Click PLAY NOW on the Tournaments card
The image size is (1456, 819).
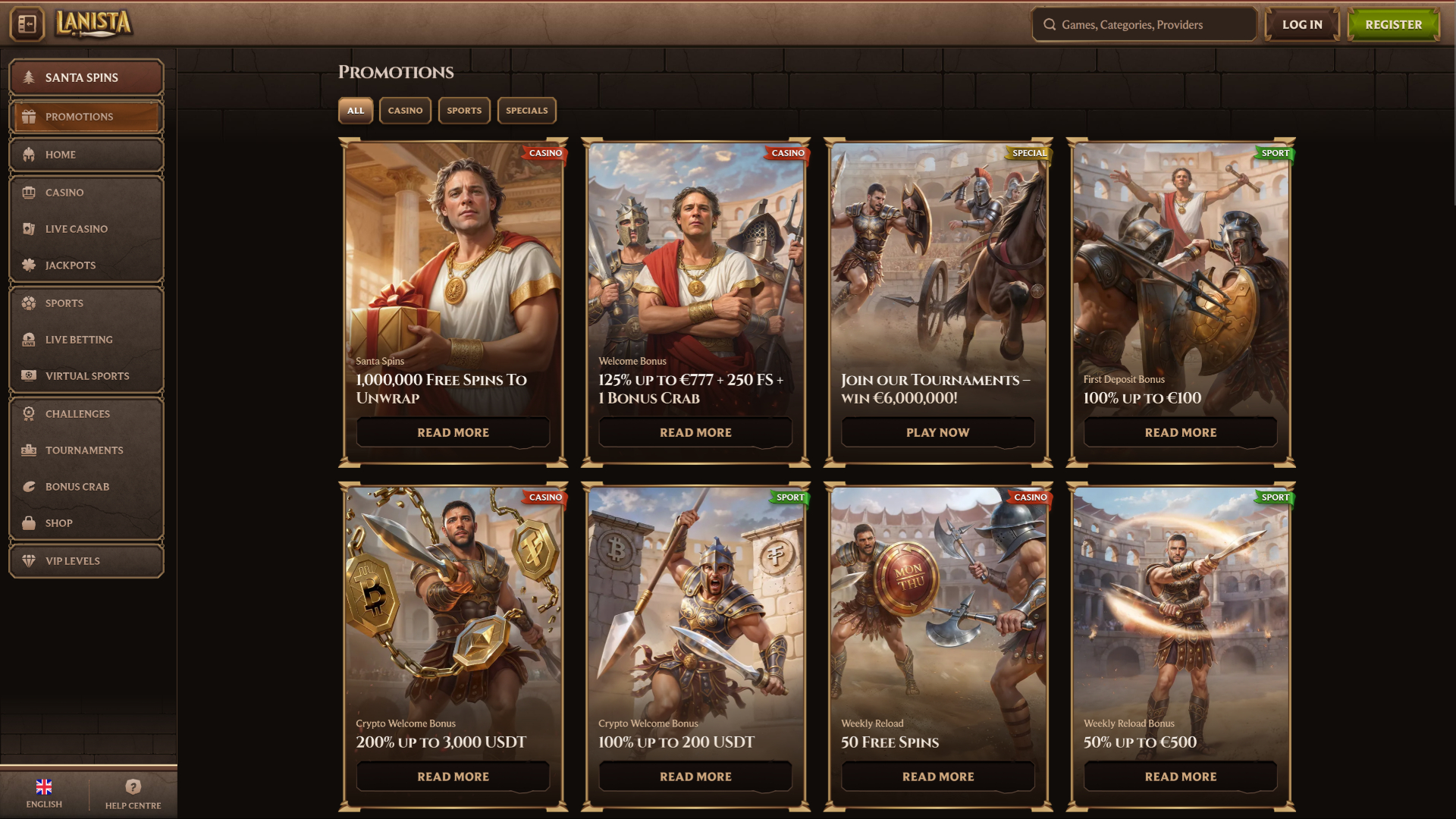click(x=937, y=432)
